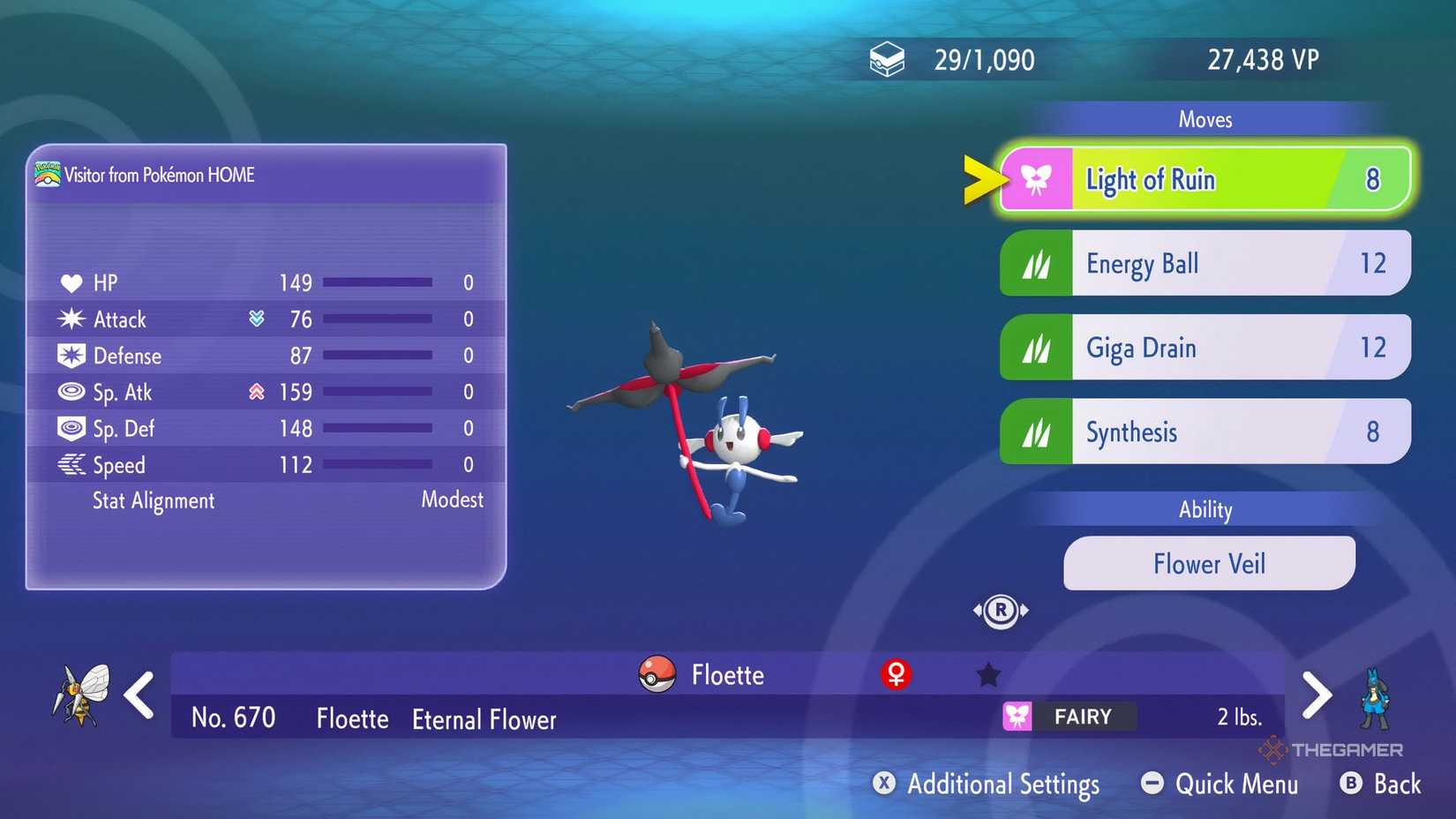Open the Quick Menu
Viewport: 1456px width, 819px height.
click(x=1220, y=784)
